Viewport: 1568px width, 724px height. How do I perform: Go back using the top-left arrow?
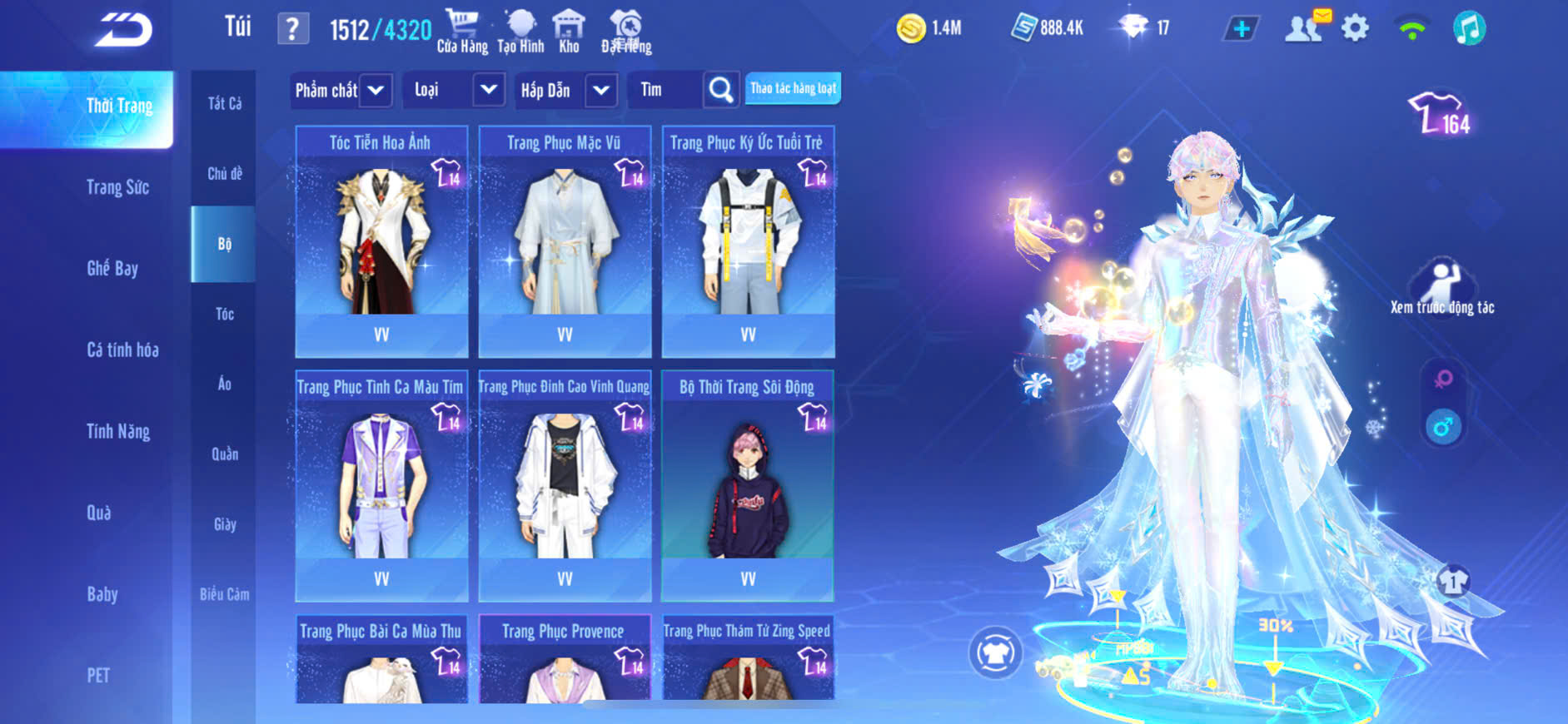pos(123,30)
